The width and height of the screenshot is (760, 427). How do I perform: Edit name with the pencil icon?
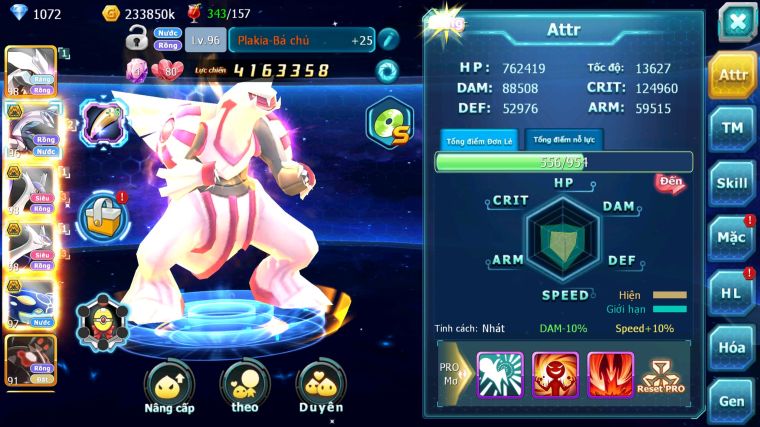click(x=388, y=39)
